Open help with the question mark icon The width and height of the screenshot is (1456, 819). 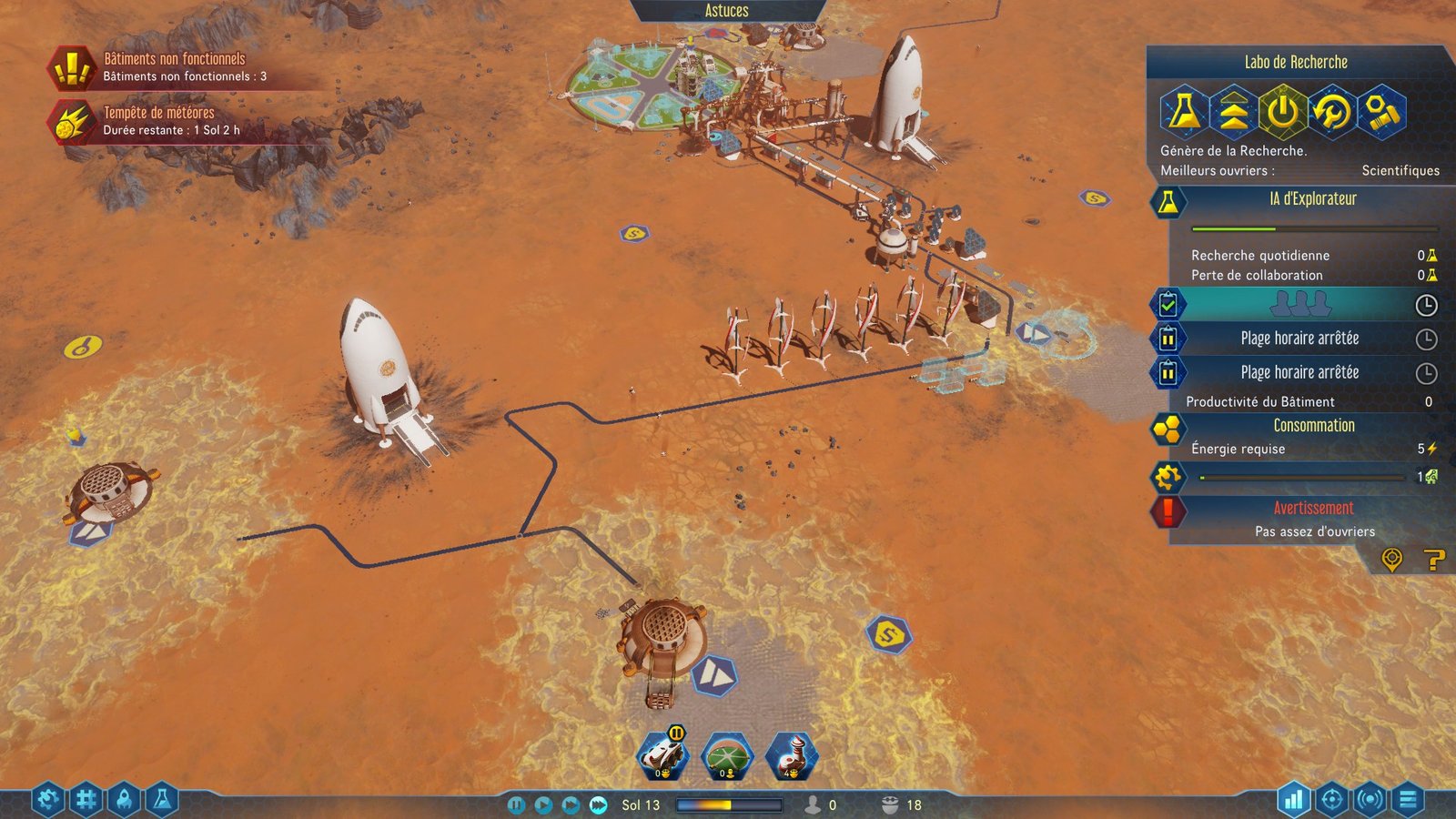(x=1434, y=559)
